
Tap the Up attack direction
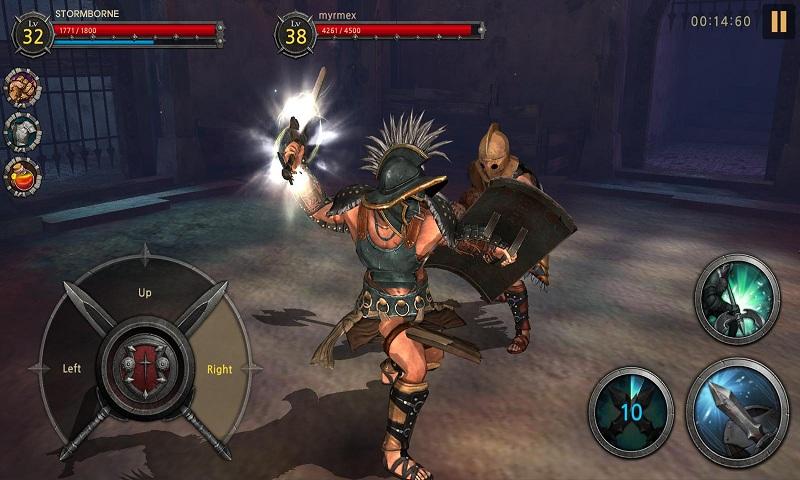point(145,293)
